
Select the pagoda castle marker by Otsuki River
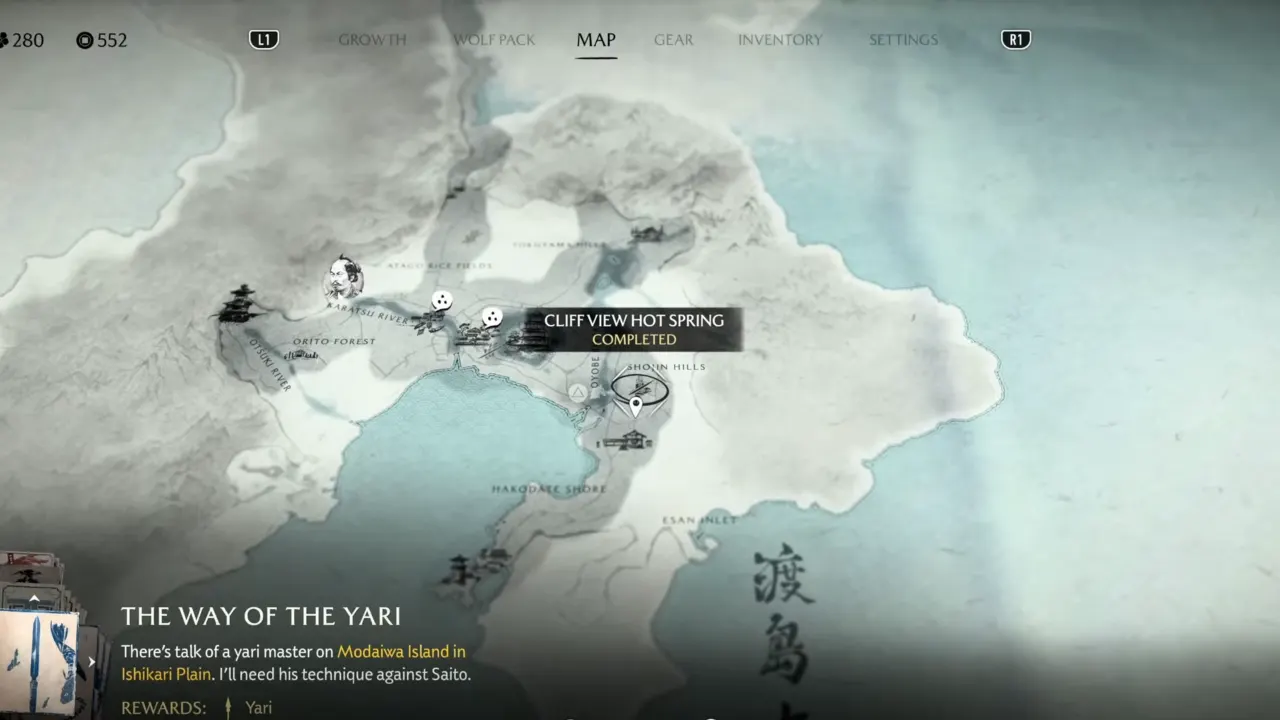pos(240,304)
